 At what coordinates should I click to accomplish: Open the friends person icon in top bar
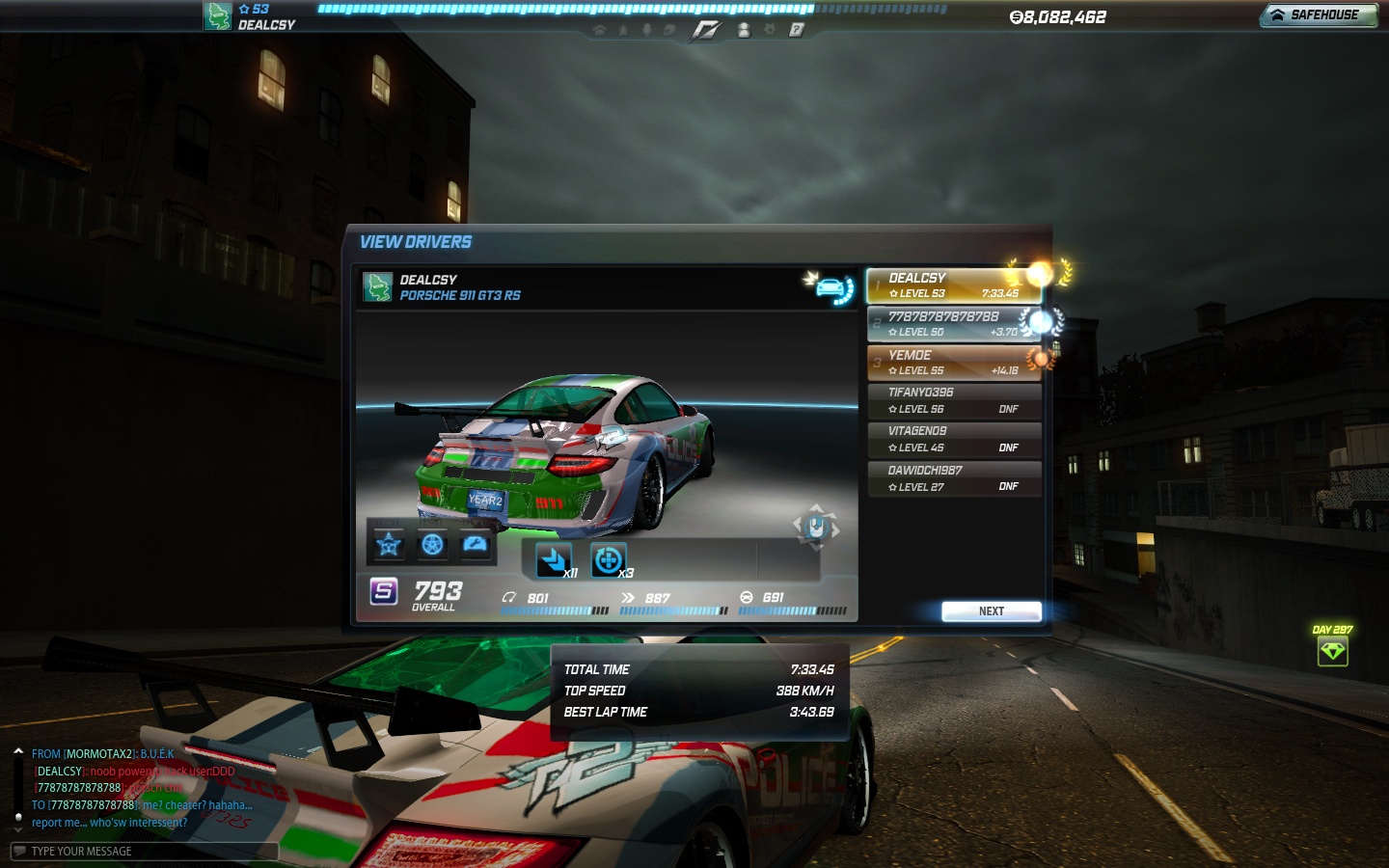(743, 30)
